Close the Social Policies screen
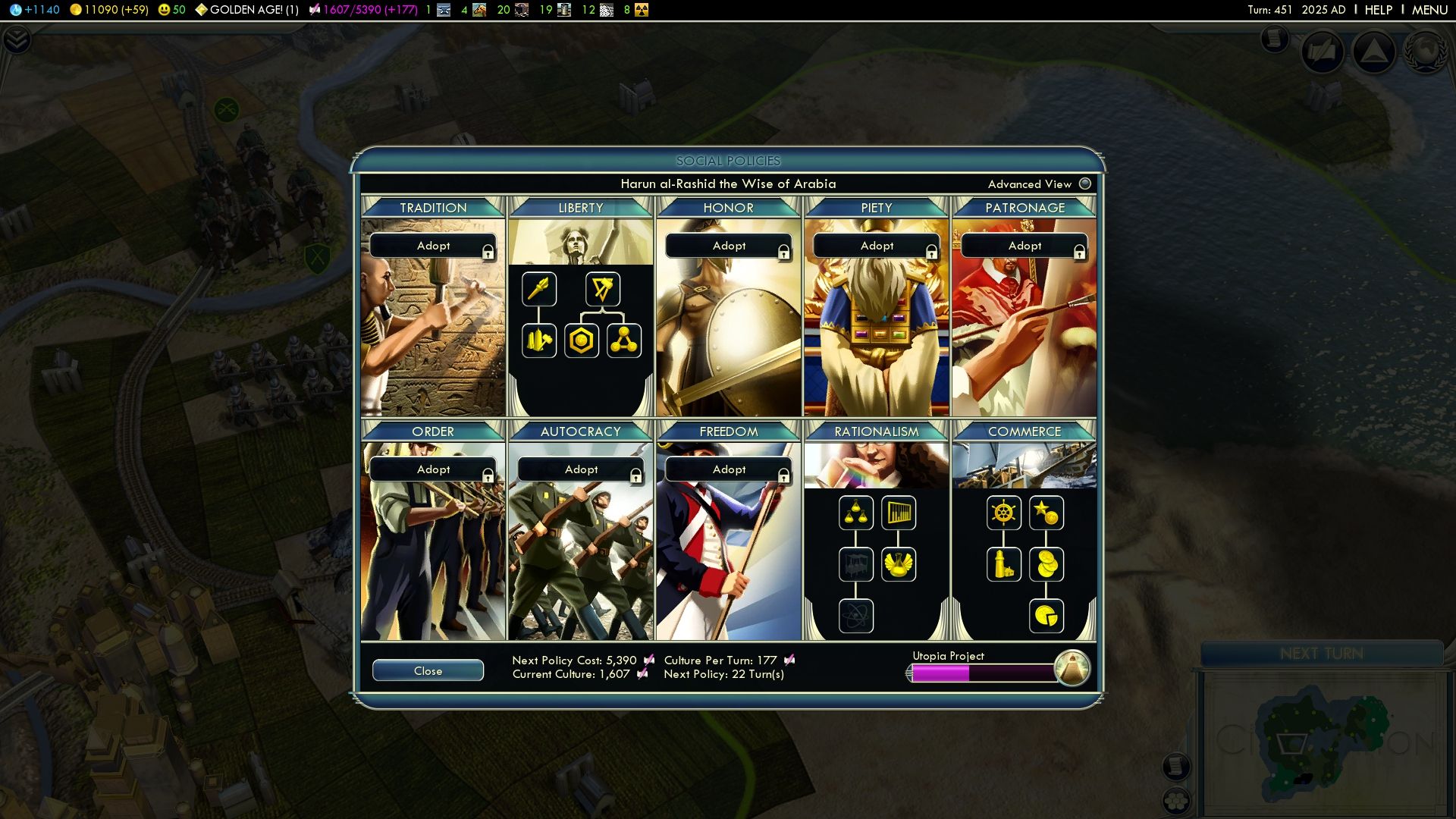 tap(428, 670)
